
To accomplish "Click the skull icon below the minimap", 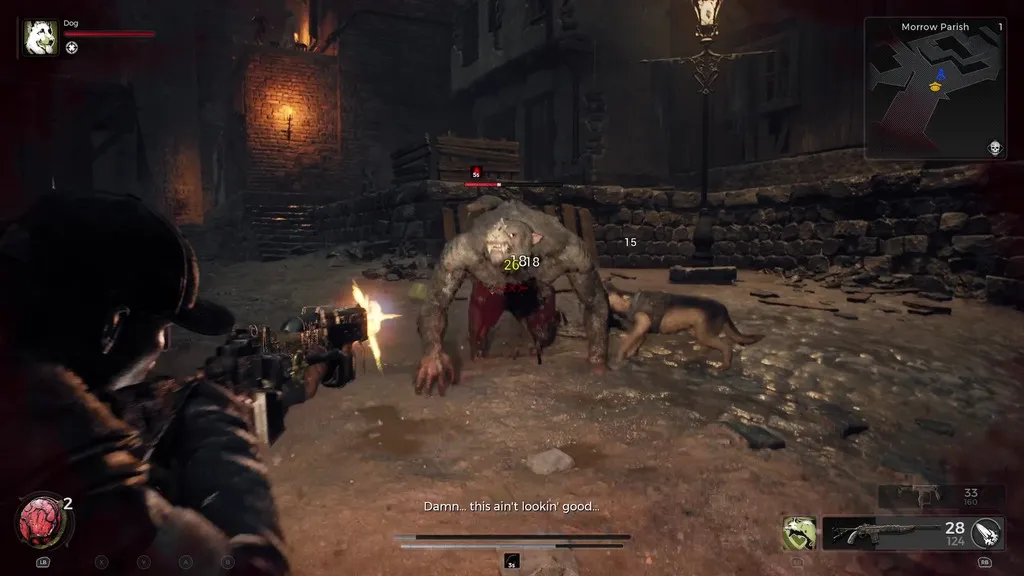I will coord(995,148).
